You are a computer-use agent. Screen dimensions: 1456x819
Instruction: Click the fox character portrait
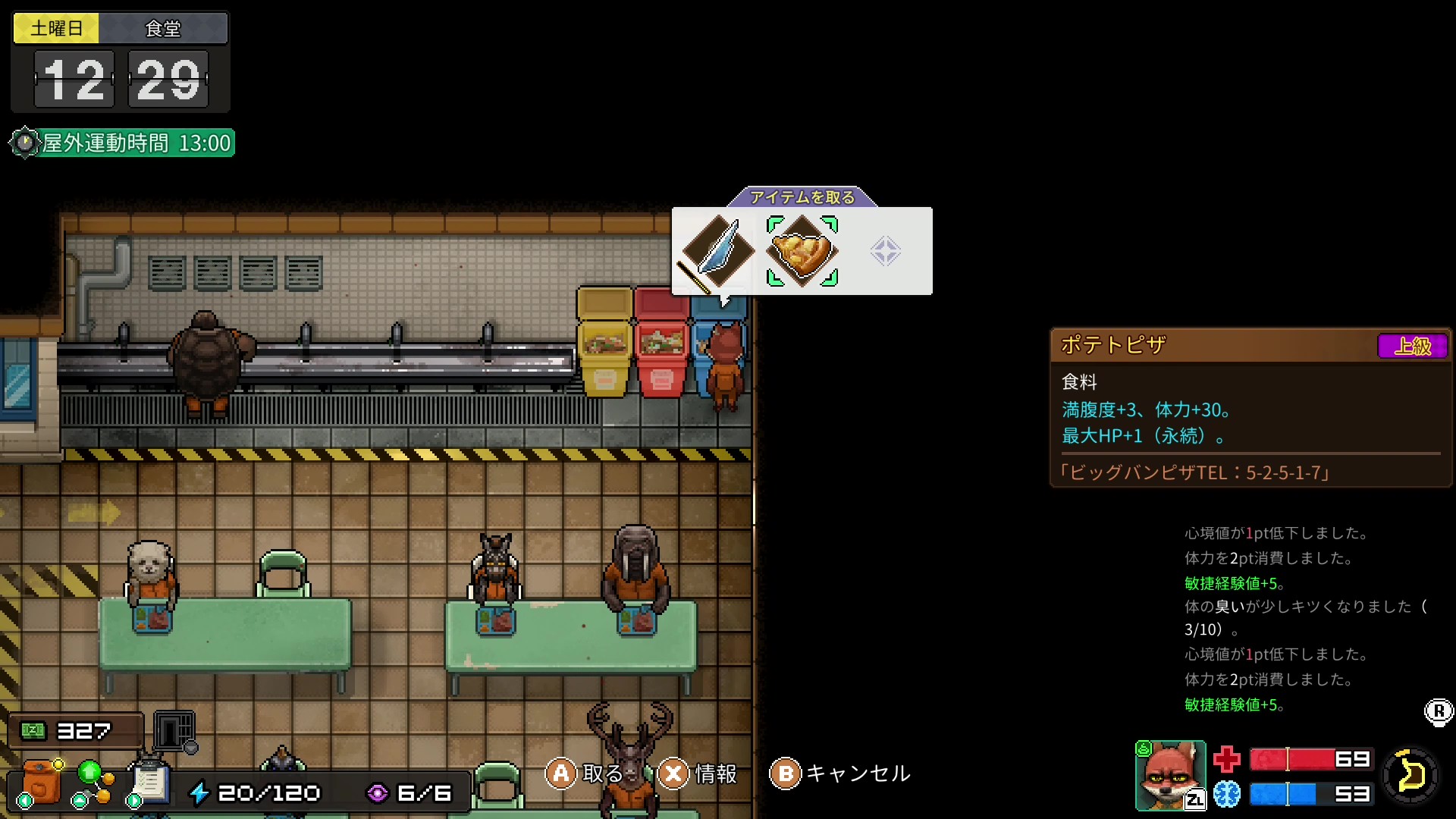click(x=1170, y=775)
